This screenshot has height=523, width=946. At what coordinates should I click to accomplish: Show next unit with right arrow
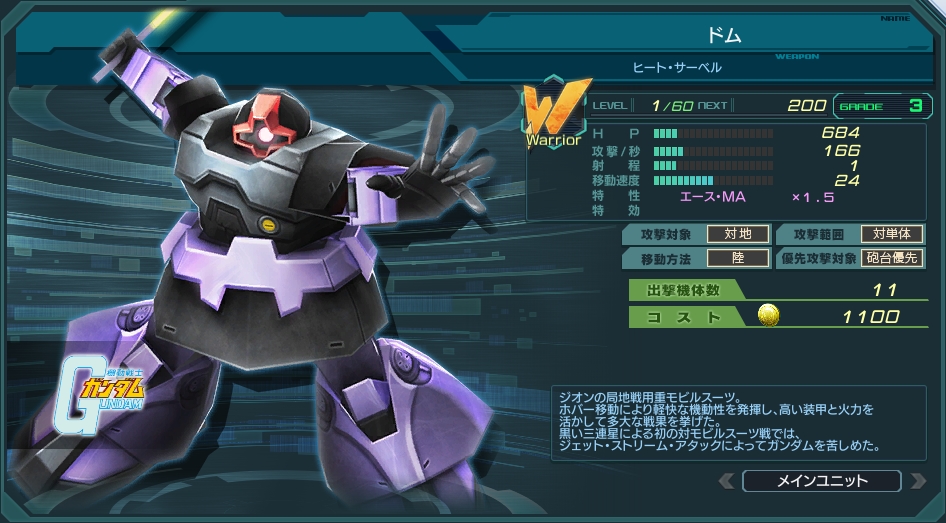(x=917, y=481)
